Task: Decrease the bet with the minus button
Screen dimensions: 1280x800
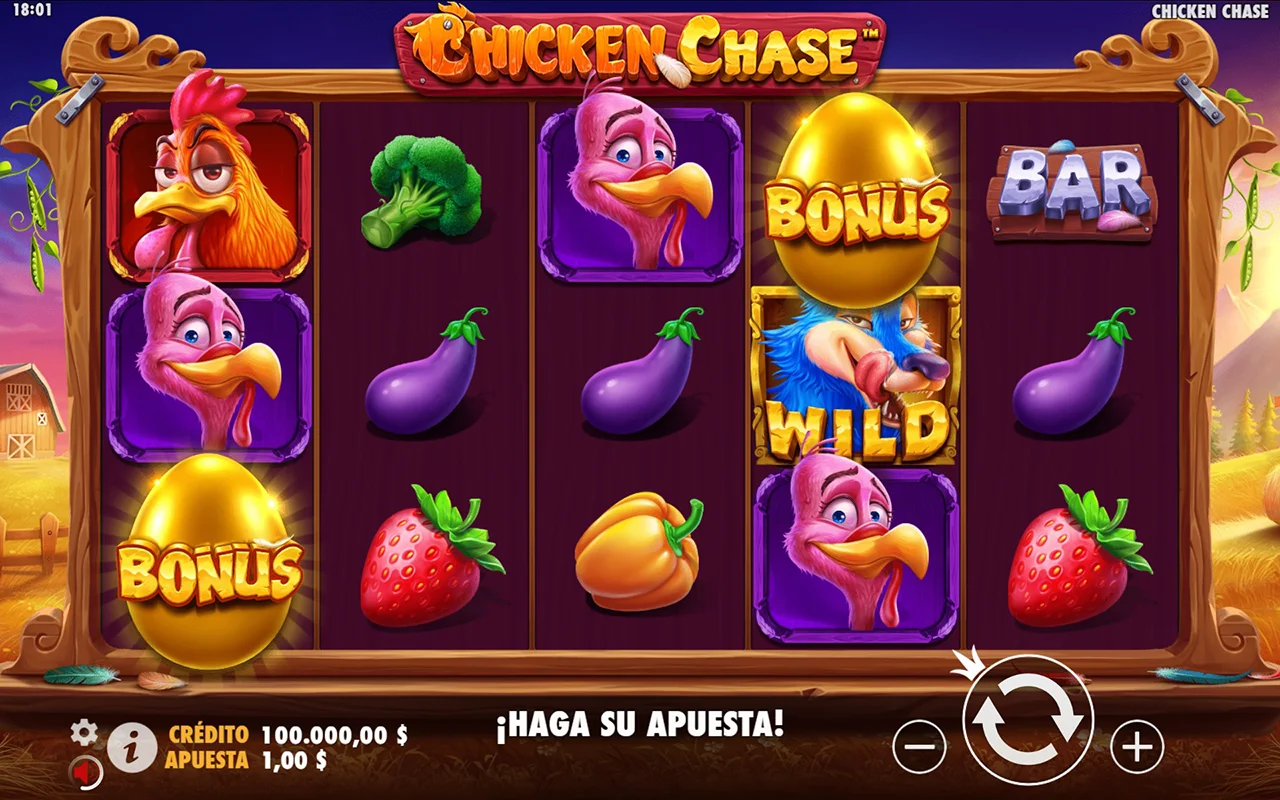Action: pos(919,746)
